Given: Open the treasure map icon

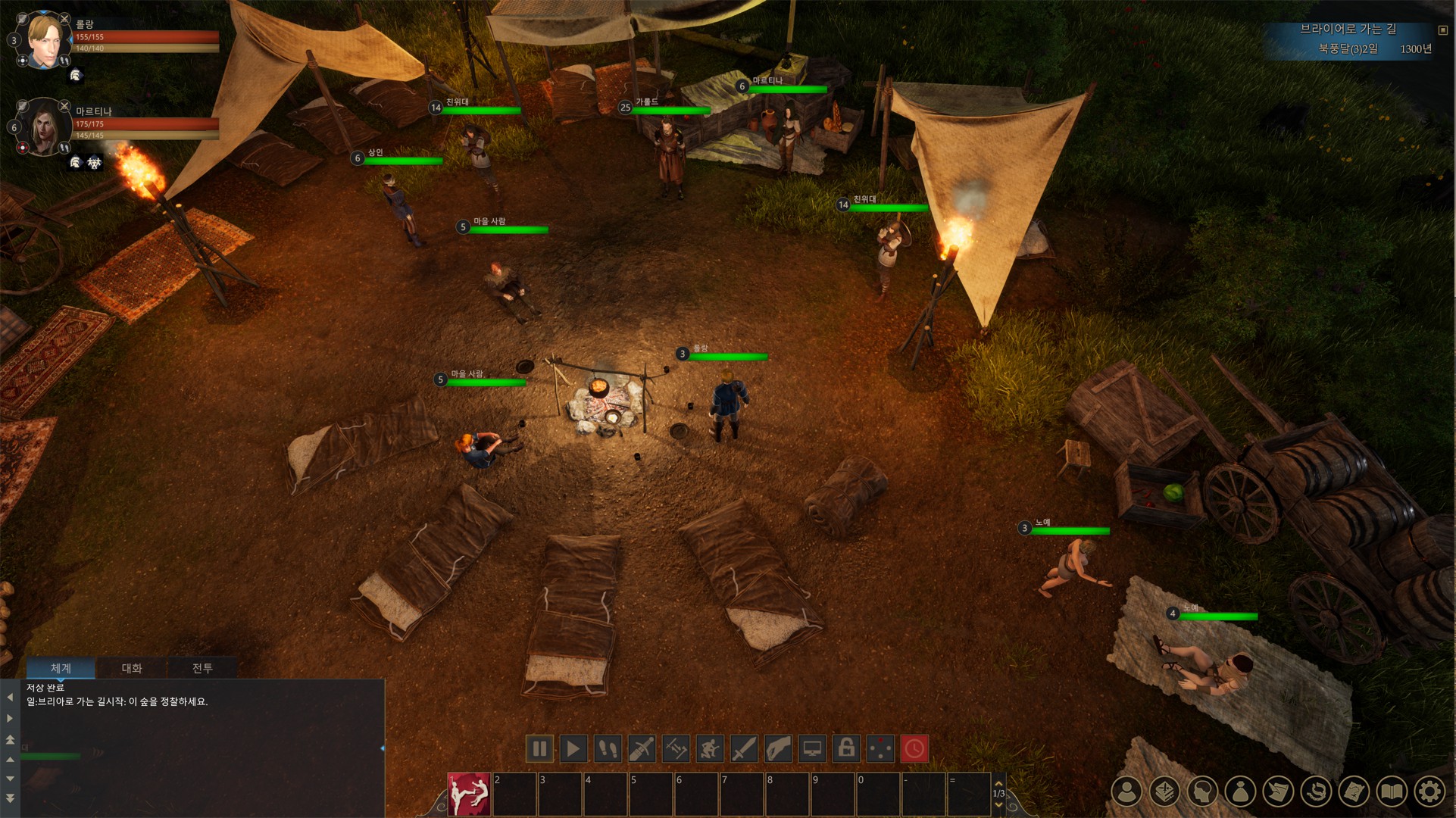Looking at the screenshot, I should [1354, 791].
